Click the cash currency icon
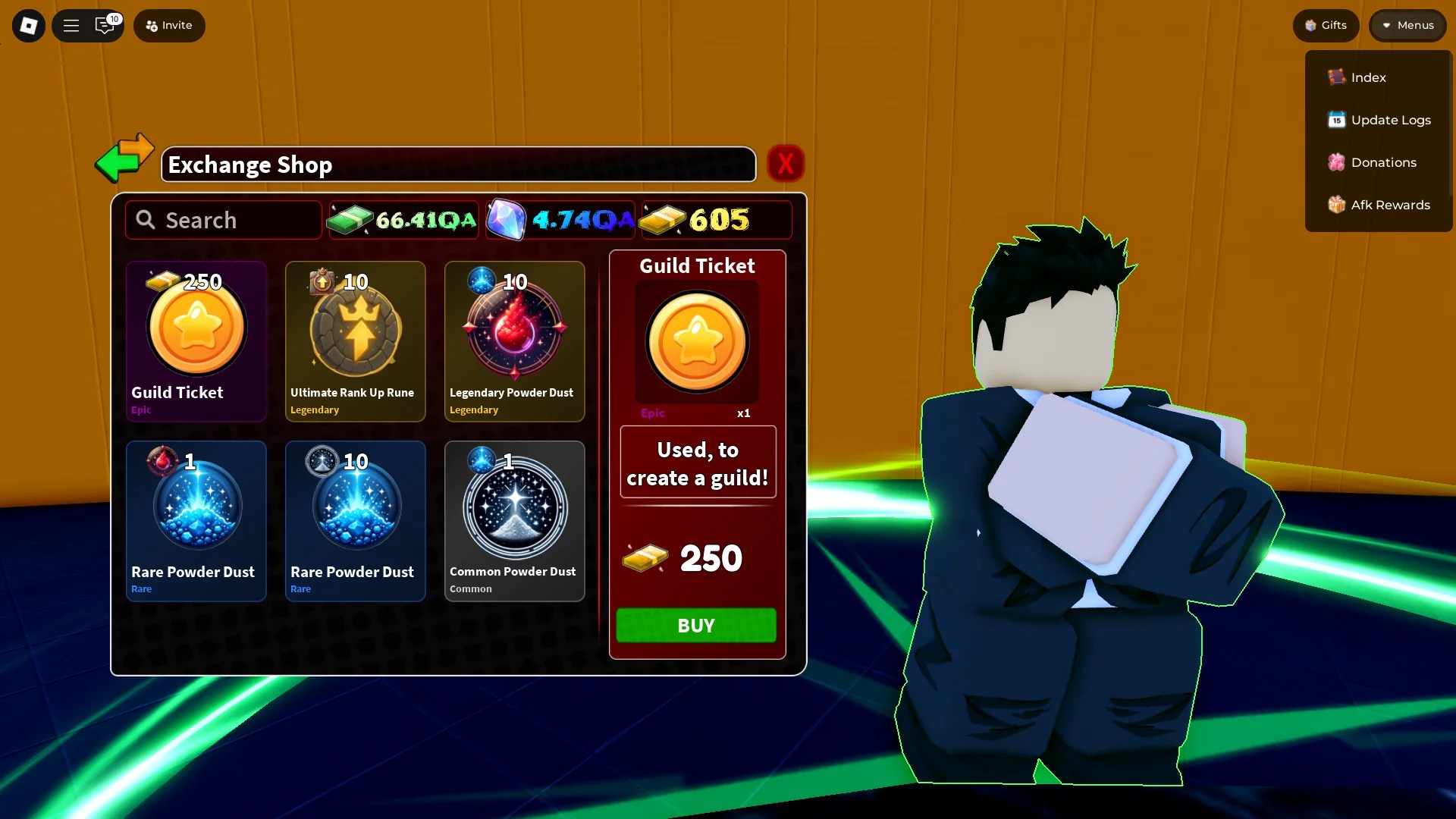Image resolution: width=1456 pixels, height=819 pixels. click(350, 220)
